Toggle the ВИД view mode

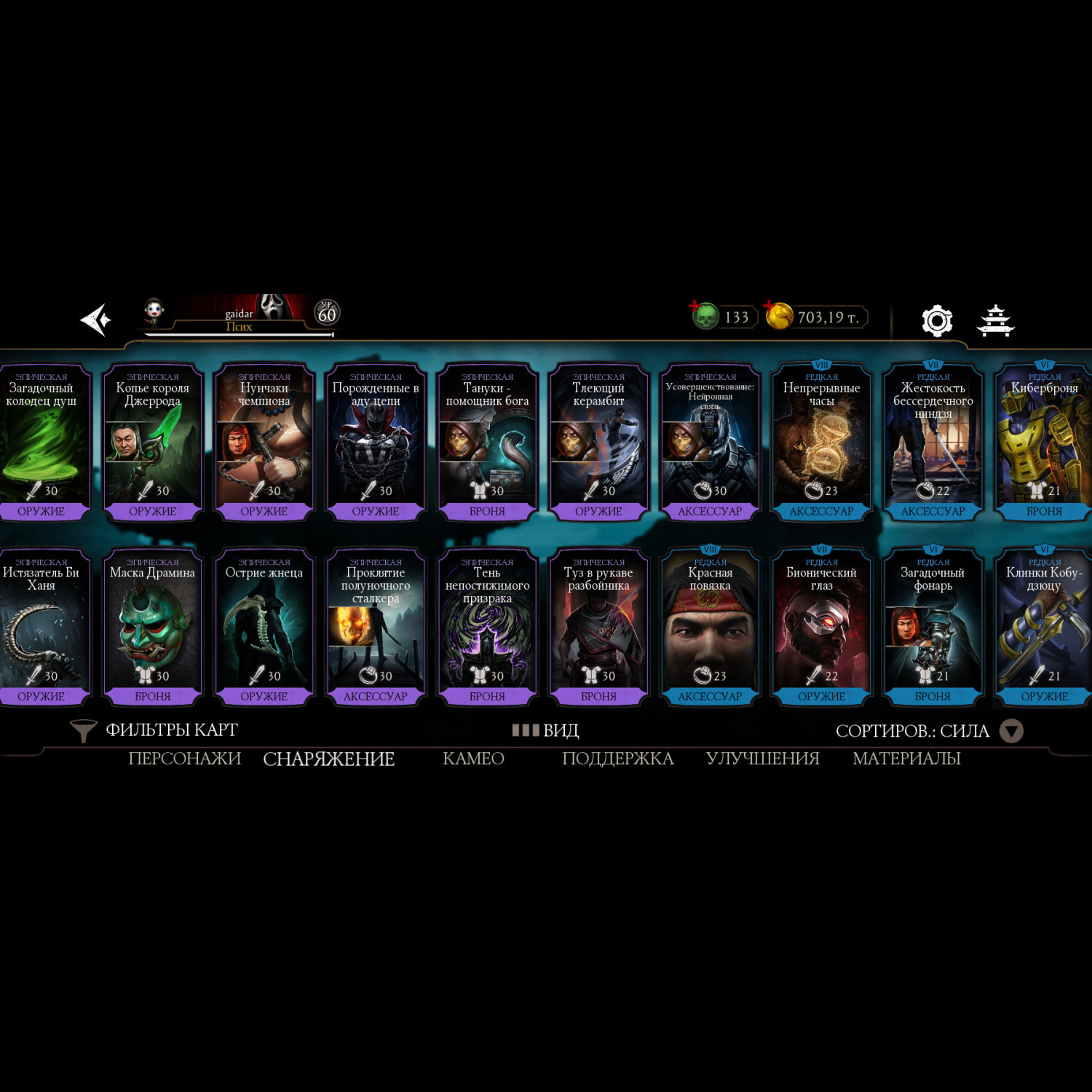tap(546, 730)
